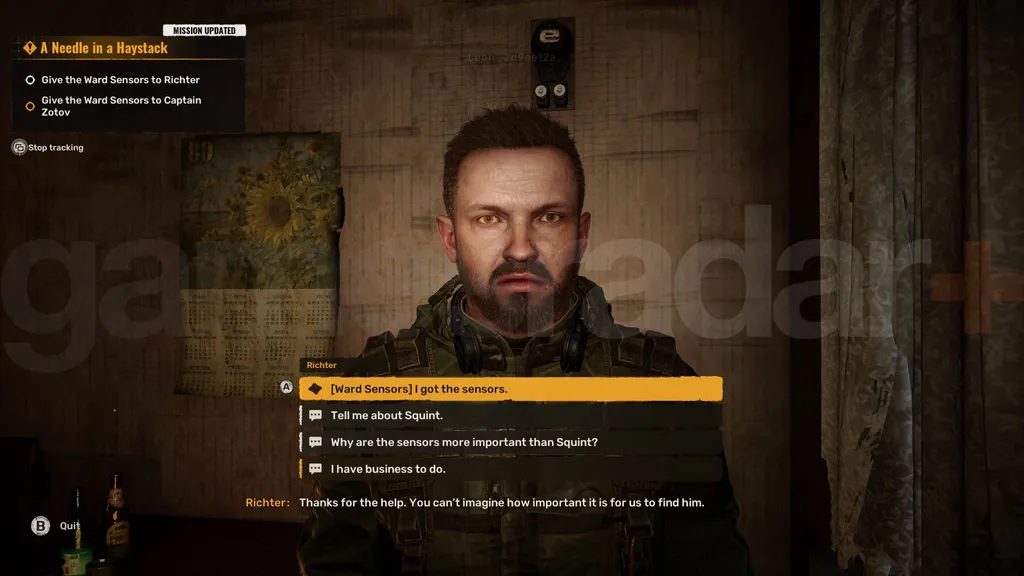Select 'Tell me about Squint.' dialogue option
The width and height of the screenshot is (1024, 576).
(x=510, y=415)
